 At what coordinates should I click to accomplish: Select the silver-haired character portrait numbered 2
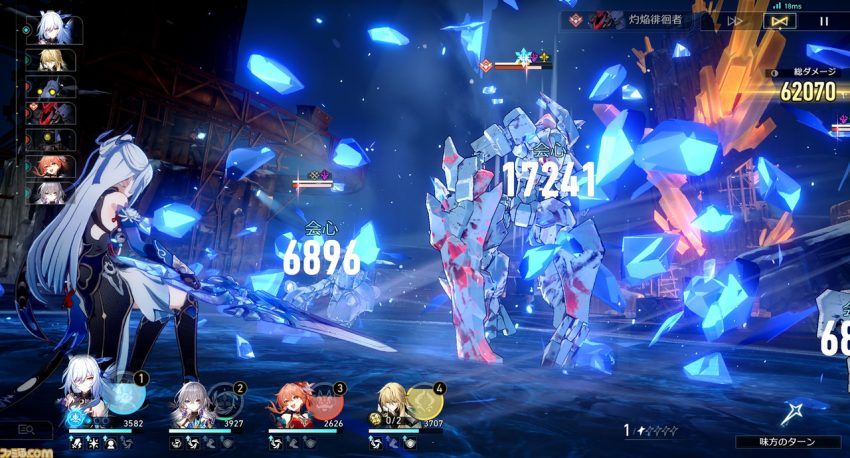tap(190, 395)
